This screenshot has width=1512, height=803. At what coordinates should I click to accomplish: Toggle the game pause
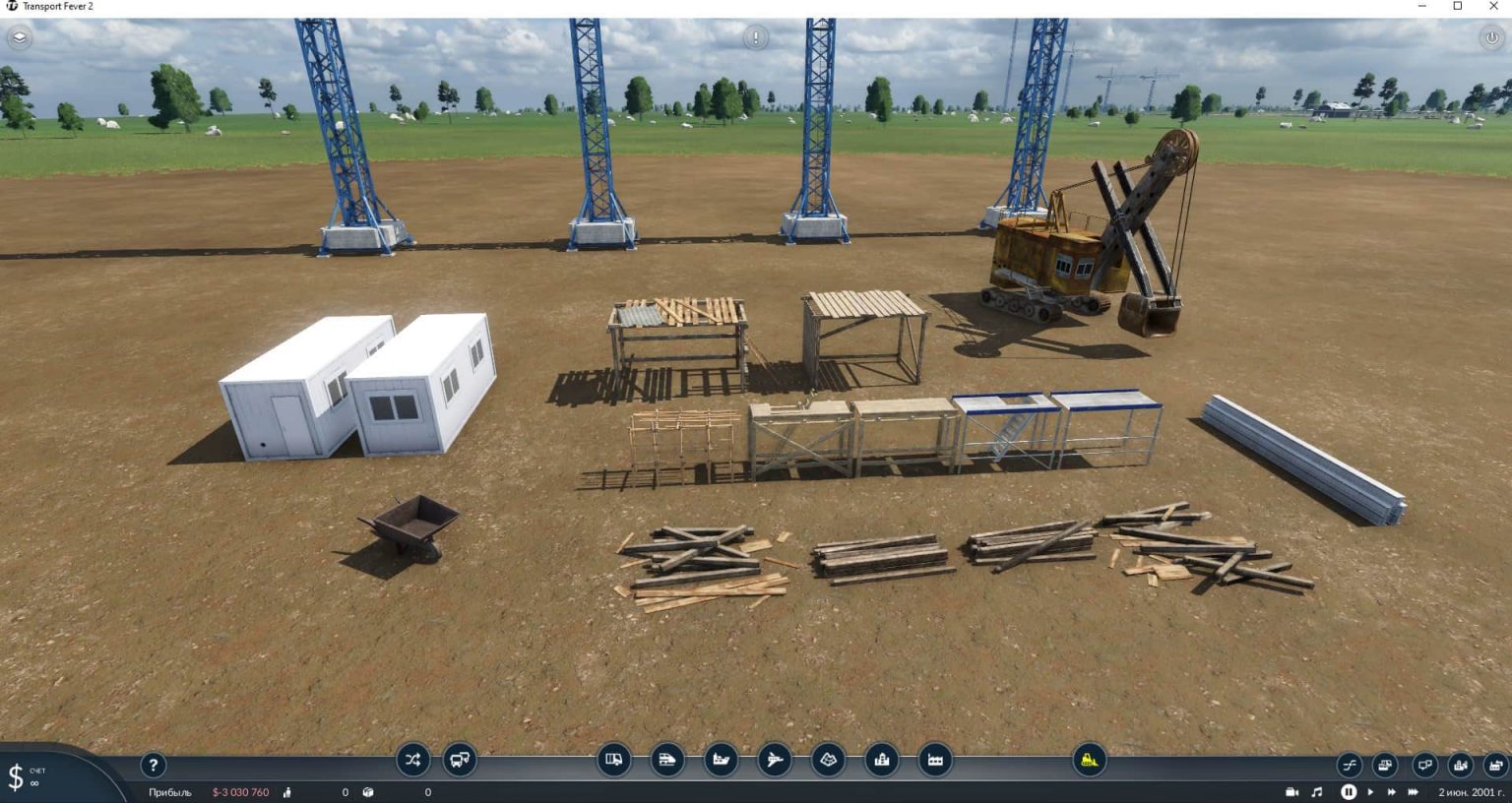pyautogui.click(x=1349, y=791)
